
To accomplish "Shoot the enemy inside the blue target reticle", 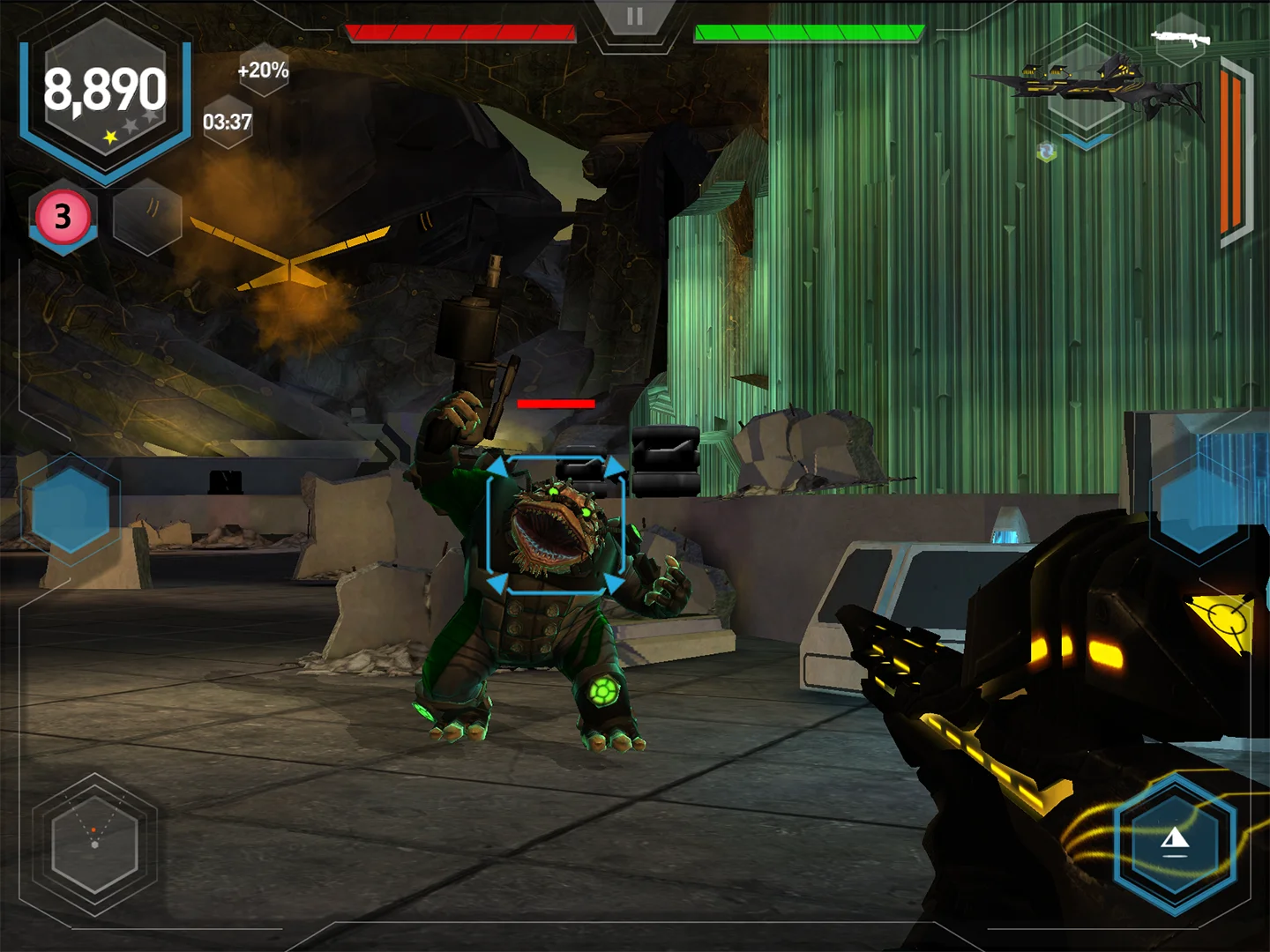I will click(556, 525).
